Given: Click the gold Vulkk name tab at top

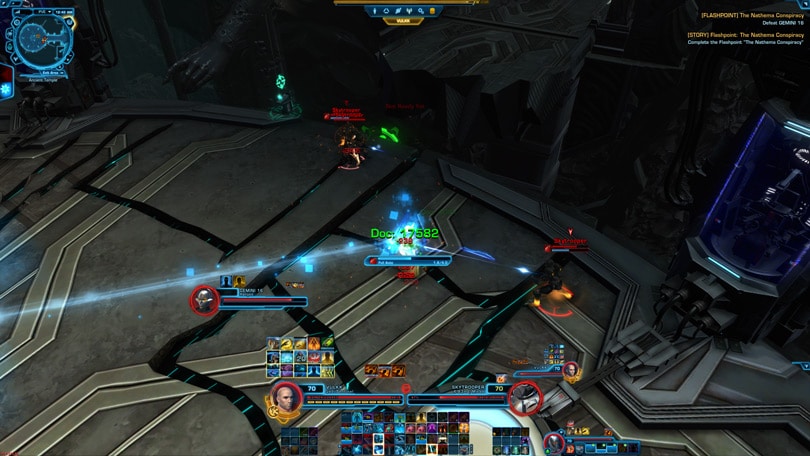Looking at the screenshot, I should 403,21.
